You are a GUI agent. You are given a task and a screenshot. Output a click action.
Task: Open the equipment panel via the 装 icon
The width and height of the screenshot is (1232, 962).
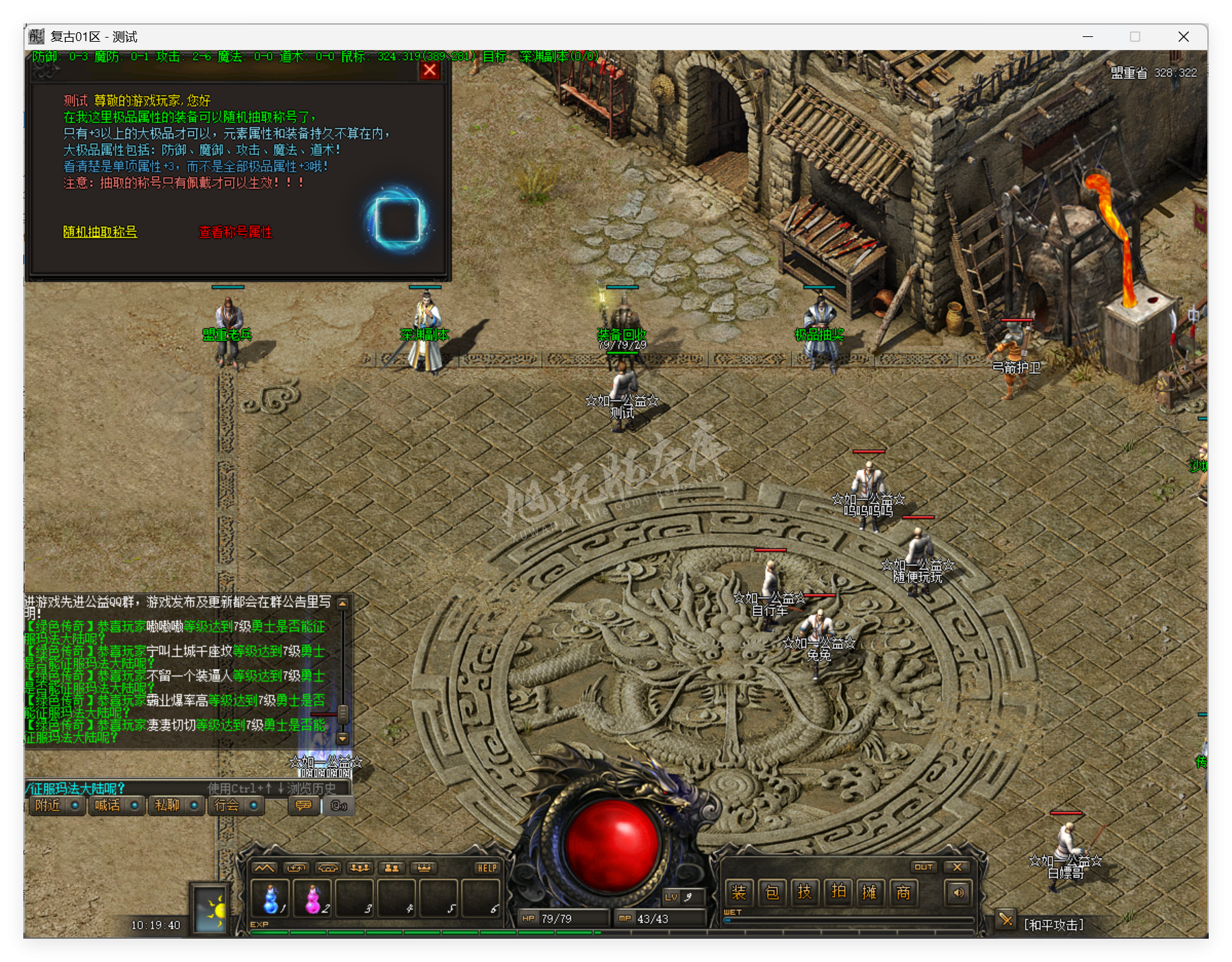coord(740,893)
